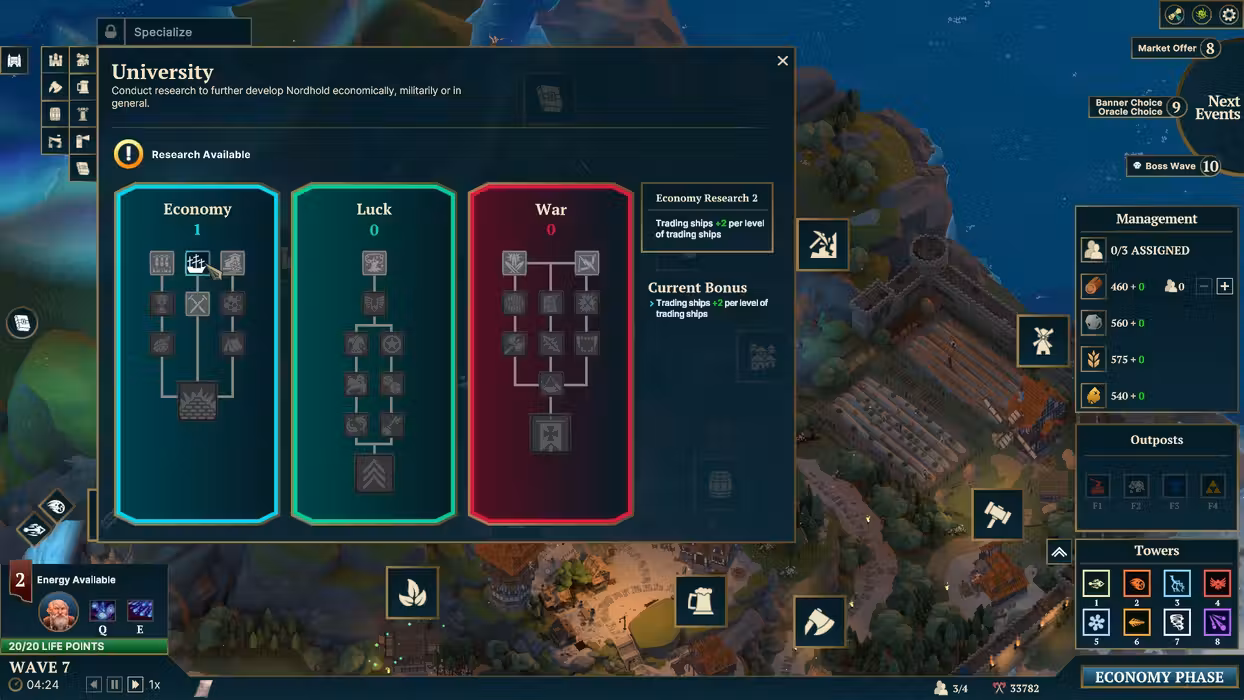Viewport: 1244px width, 700px height.
Task: Open the Boss Wave event
Action: click(x=1176, y=166)
